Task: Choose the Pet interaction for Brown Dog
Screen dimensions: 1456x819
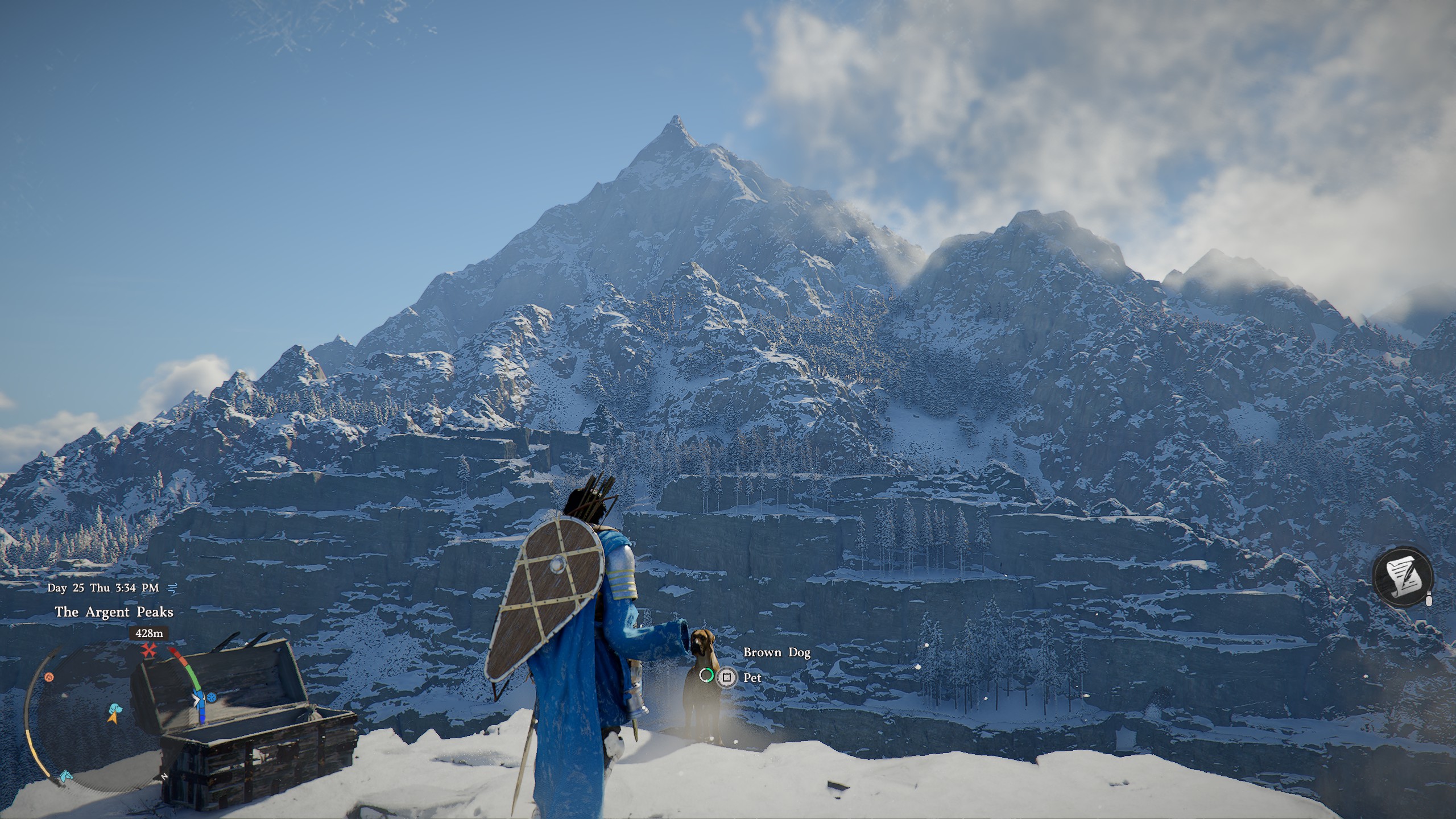Action: [x=726, y=677]
